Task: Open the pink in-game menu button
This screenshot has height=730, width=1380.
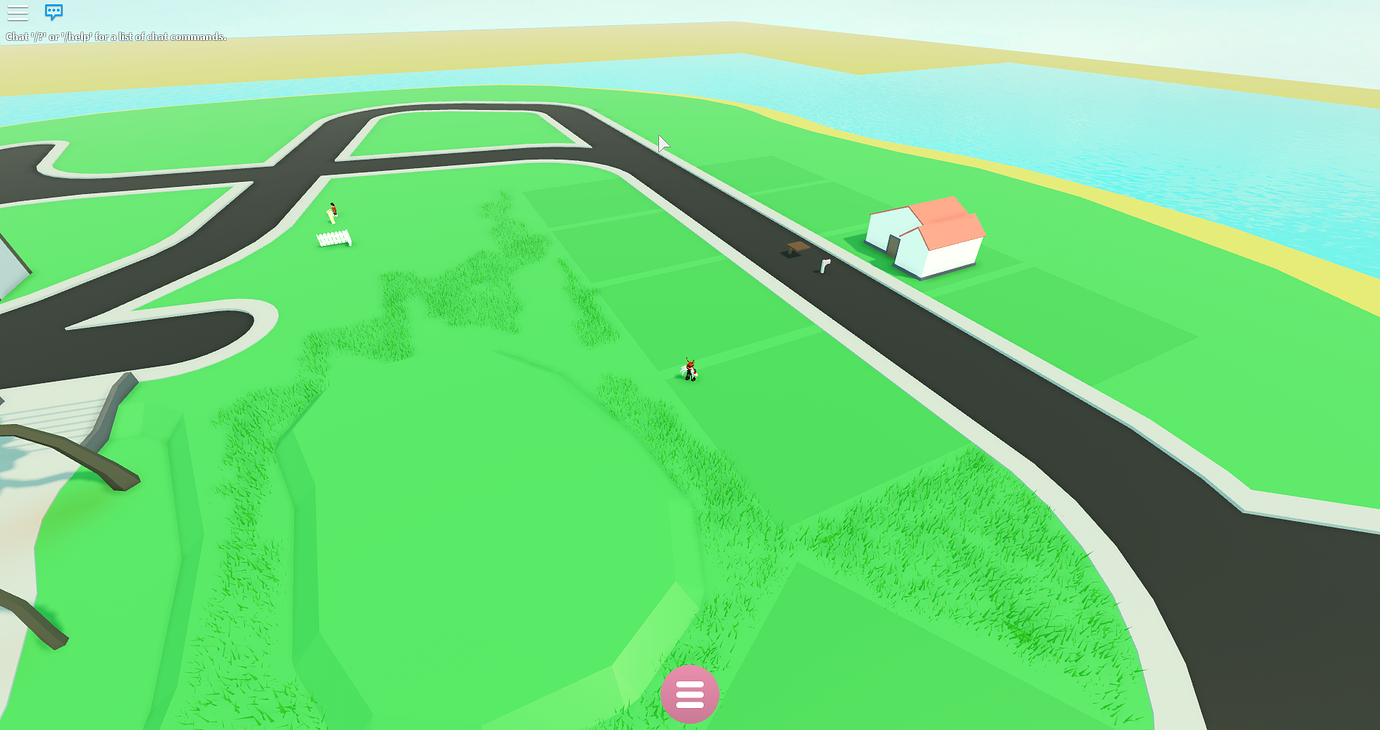Action: click(690, 694)
